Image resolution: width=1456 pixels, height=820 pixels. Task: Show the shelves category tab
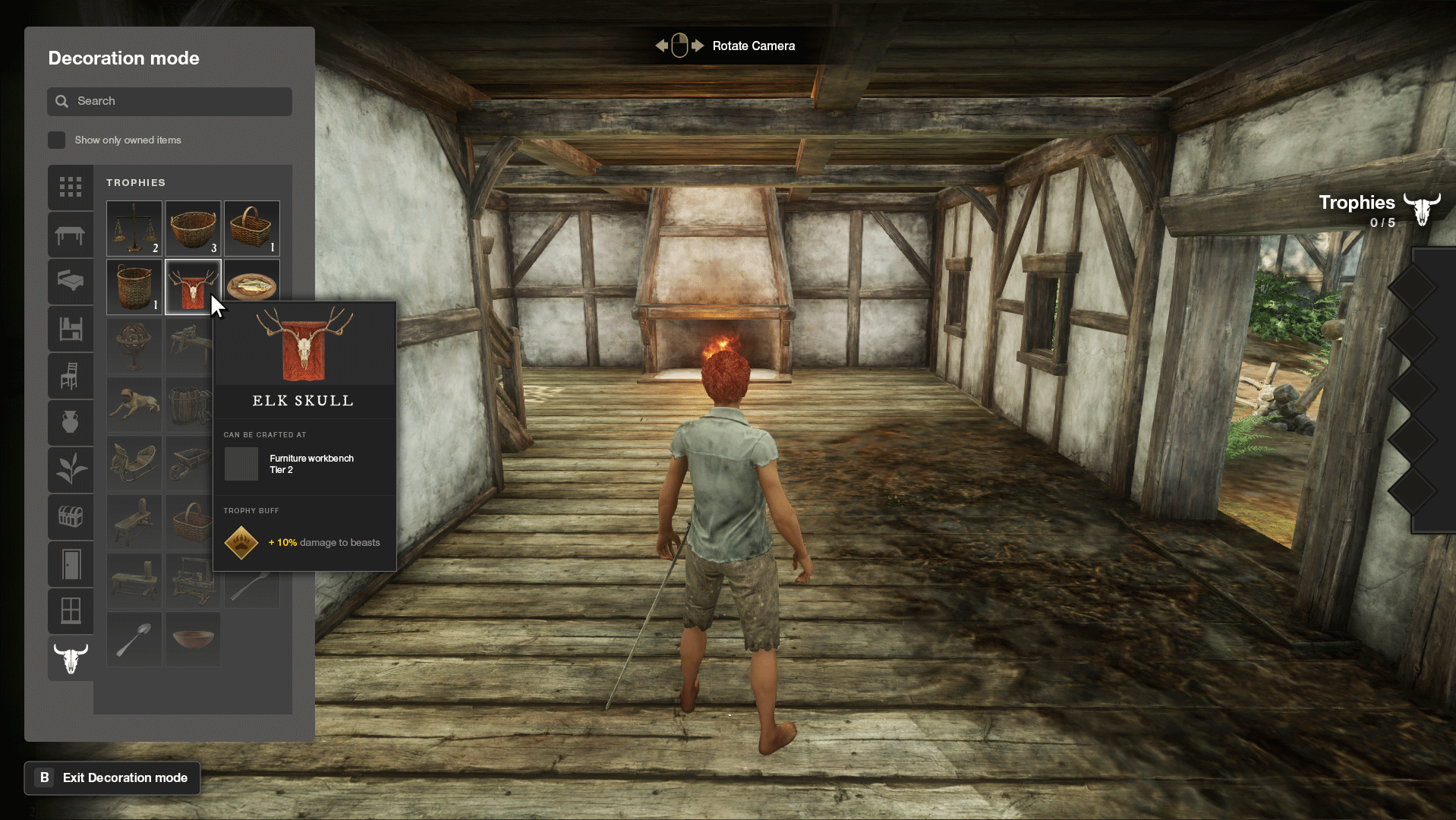click(x=71, y=329)
